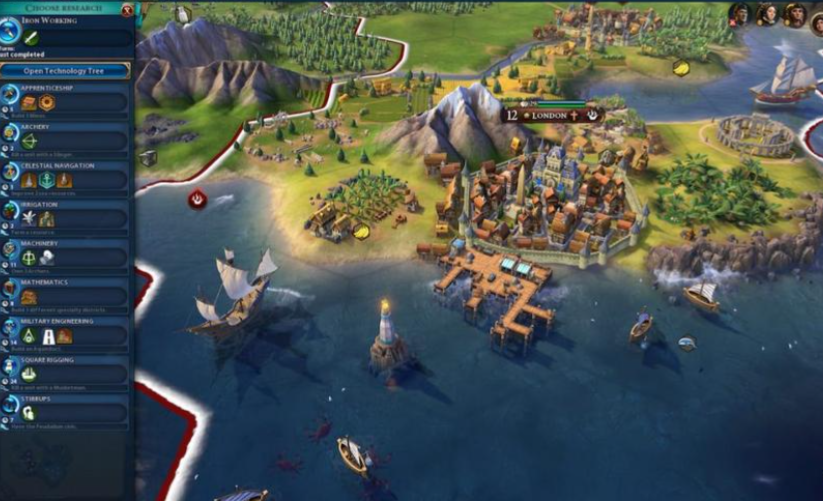The image size is (823, 501).
Task: Research the Archery technology
Action: click(66, 138)
